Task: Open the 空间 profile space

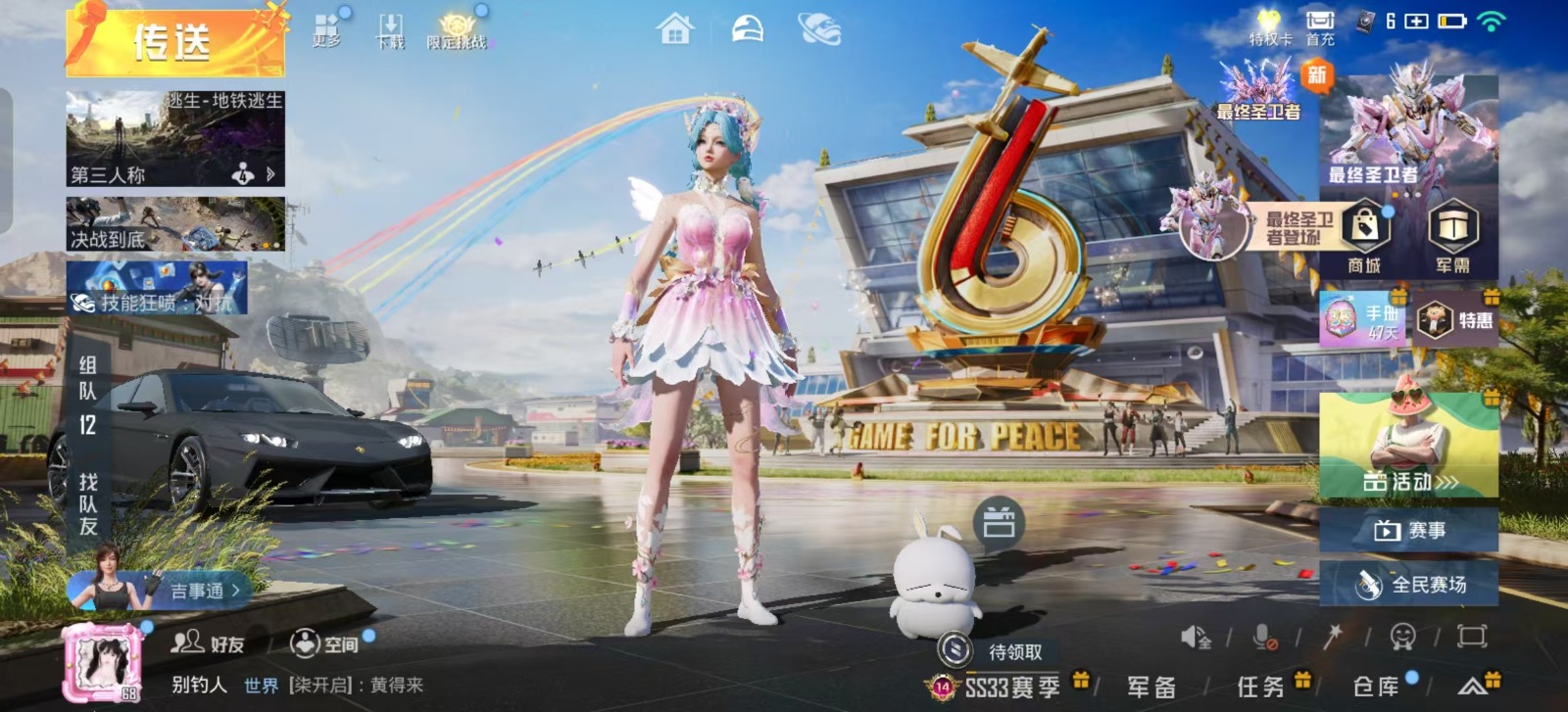Action: [x=324, y=643]
